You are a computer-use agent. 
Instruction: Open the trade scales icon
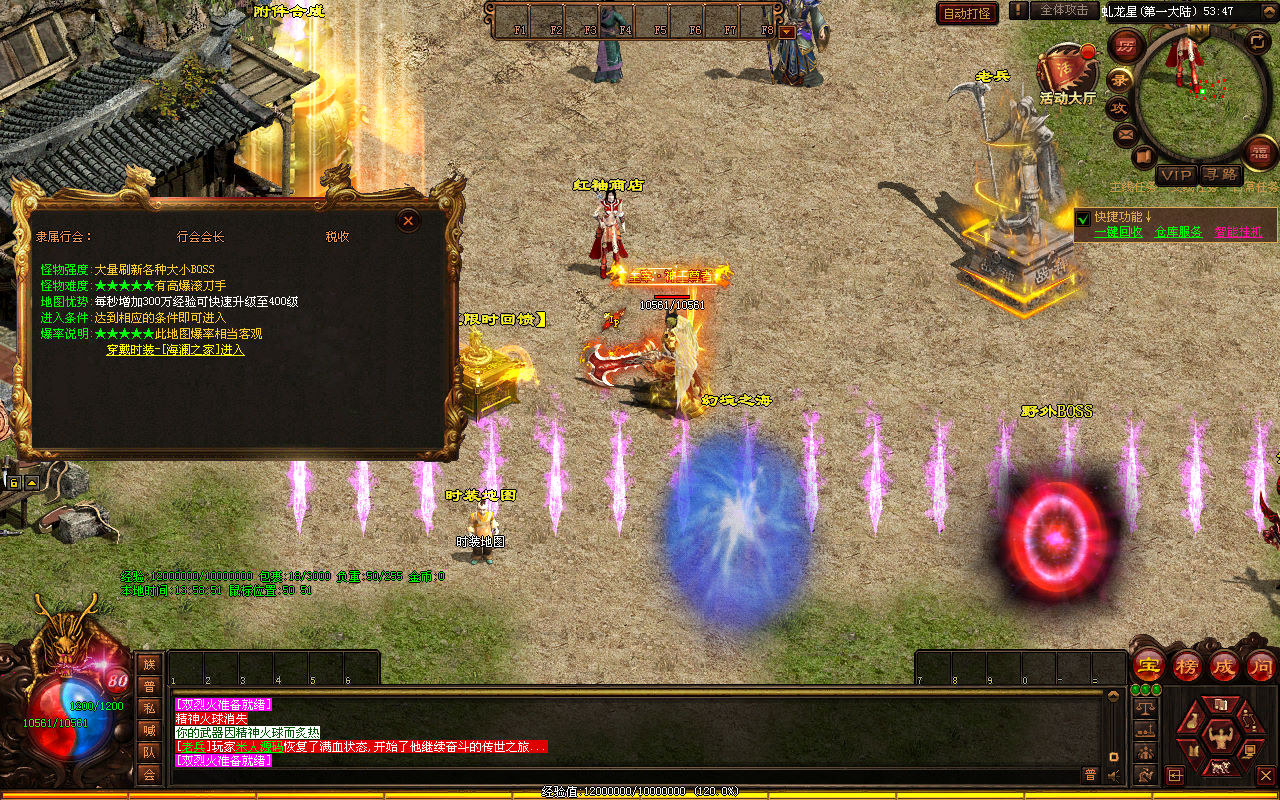coord(1145,708)
